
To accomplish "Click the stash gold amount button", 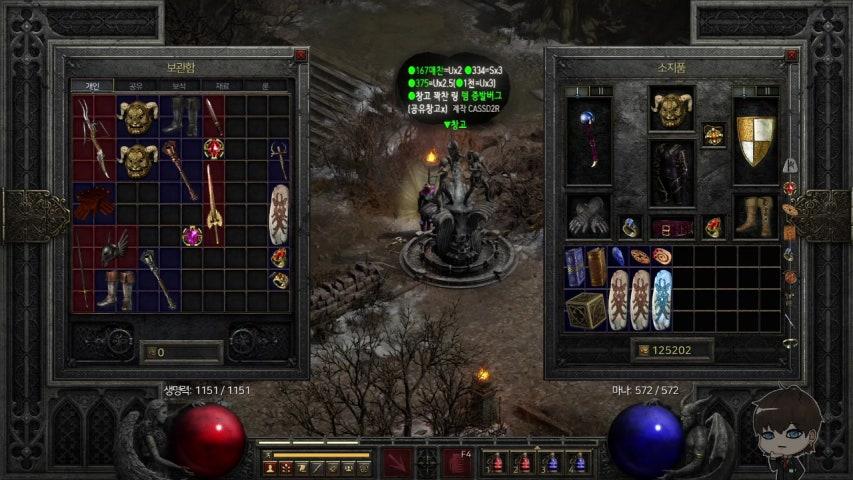I will click(x=181, y=352).
